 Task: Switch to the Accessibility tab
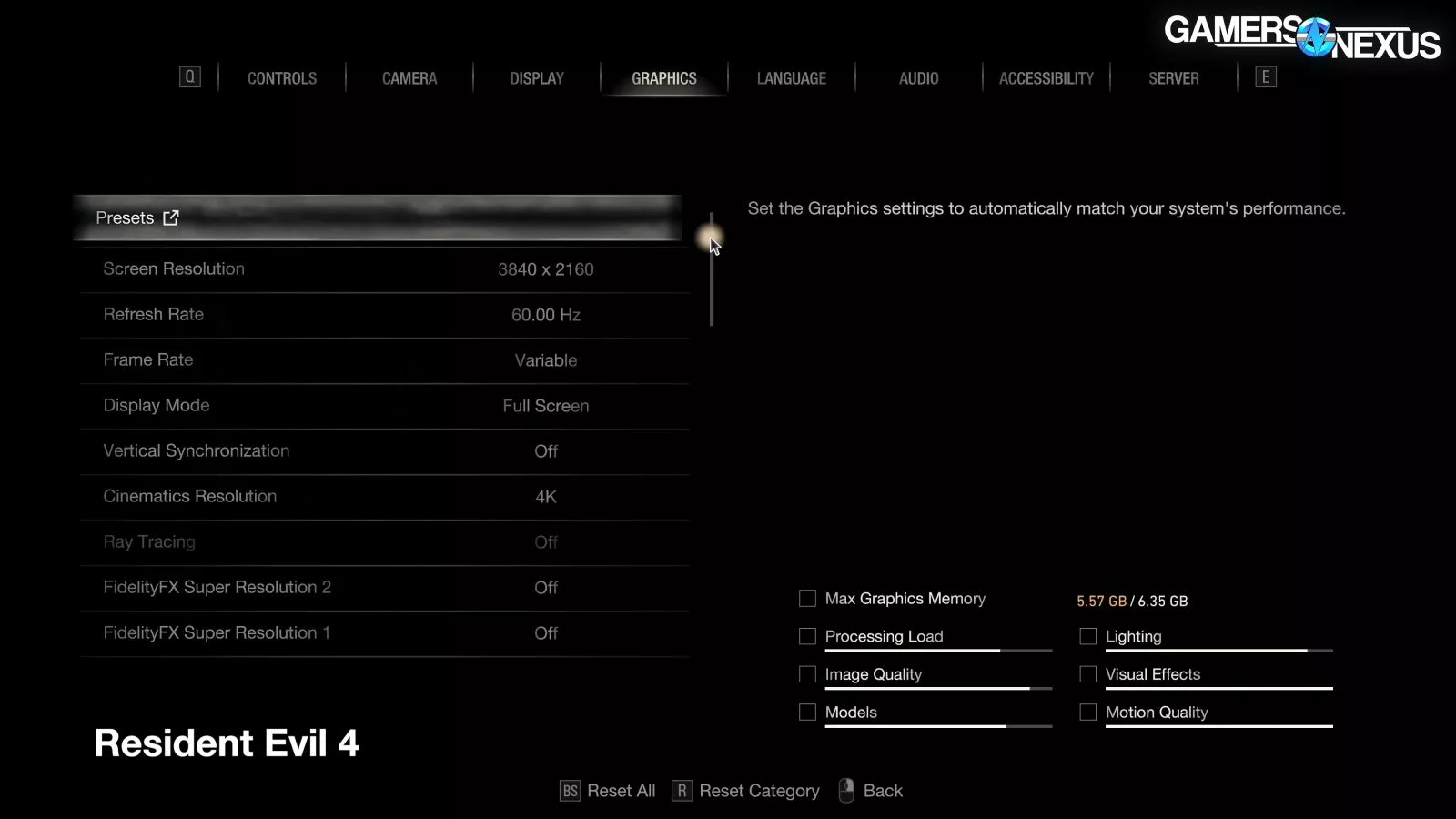pyautogui.click(x=1046, y=78)
